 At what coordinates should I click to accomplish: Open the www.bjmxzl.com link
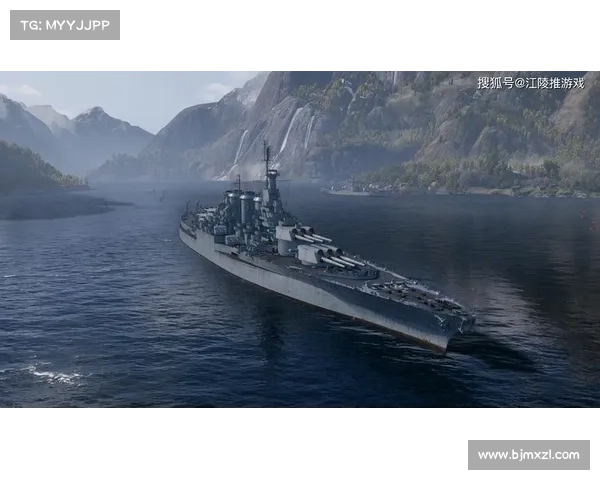(x=528, y=455)
